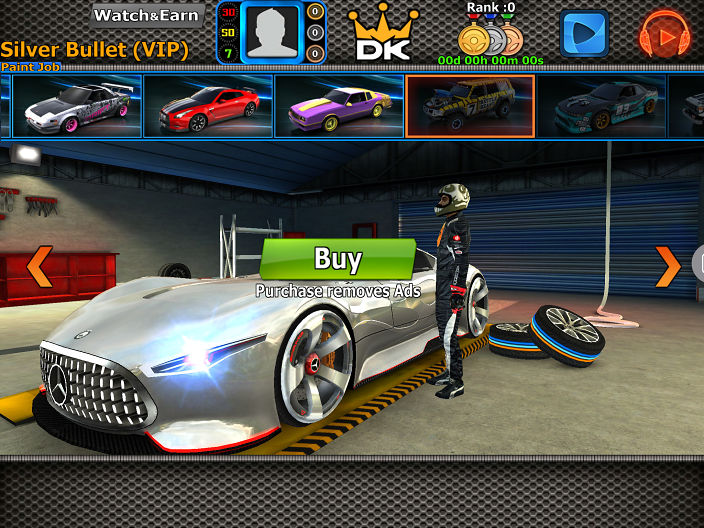Go to next car with right arrow
This screenshot has width=704, height=528.
click(x=668, y=267)
